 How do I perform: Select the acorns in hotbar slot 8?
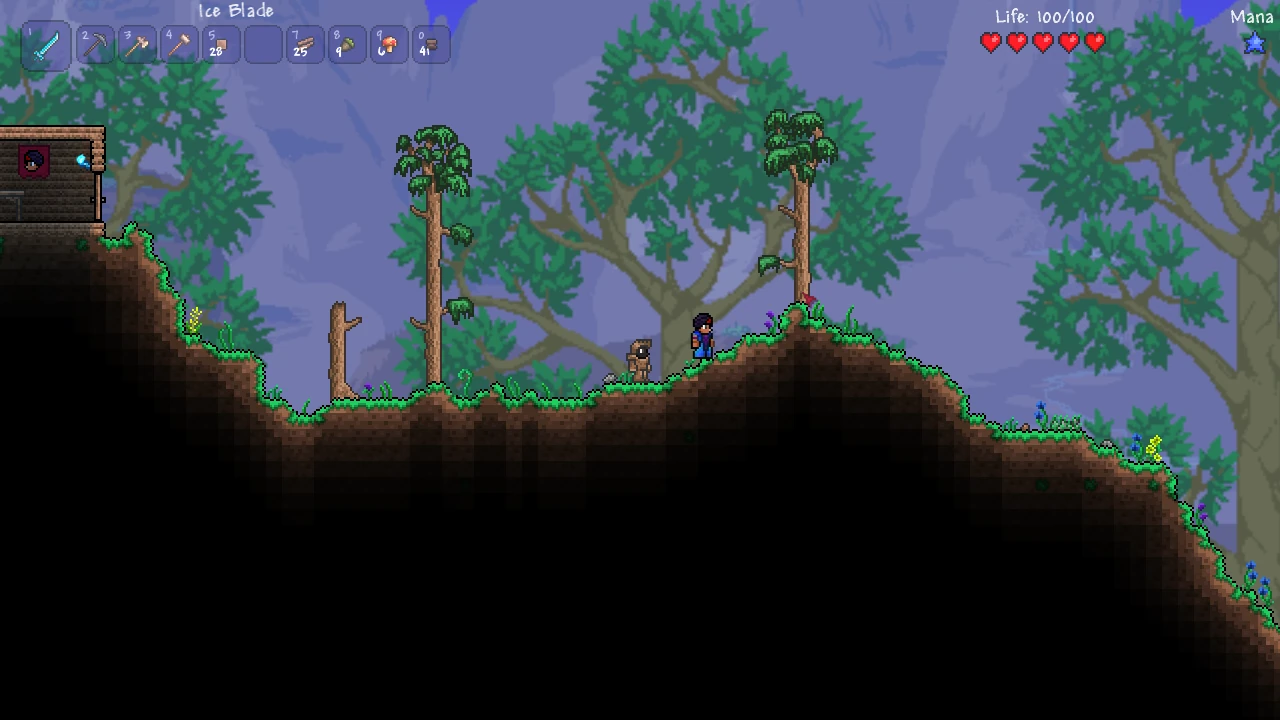click(x=347, y=43)
